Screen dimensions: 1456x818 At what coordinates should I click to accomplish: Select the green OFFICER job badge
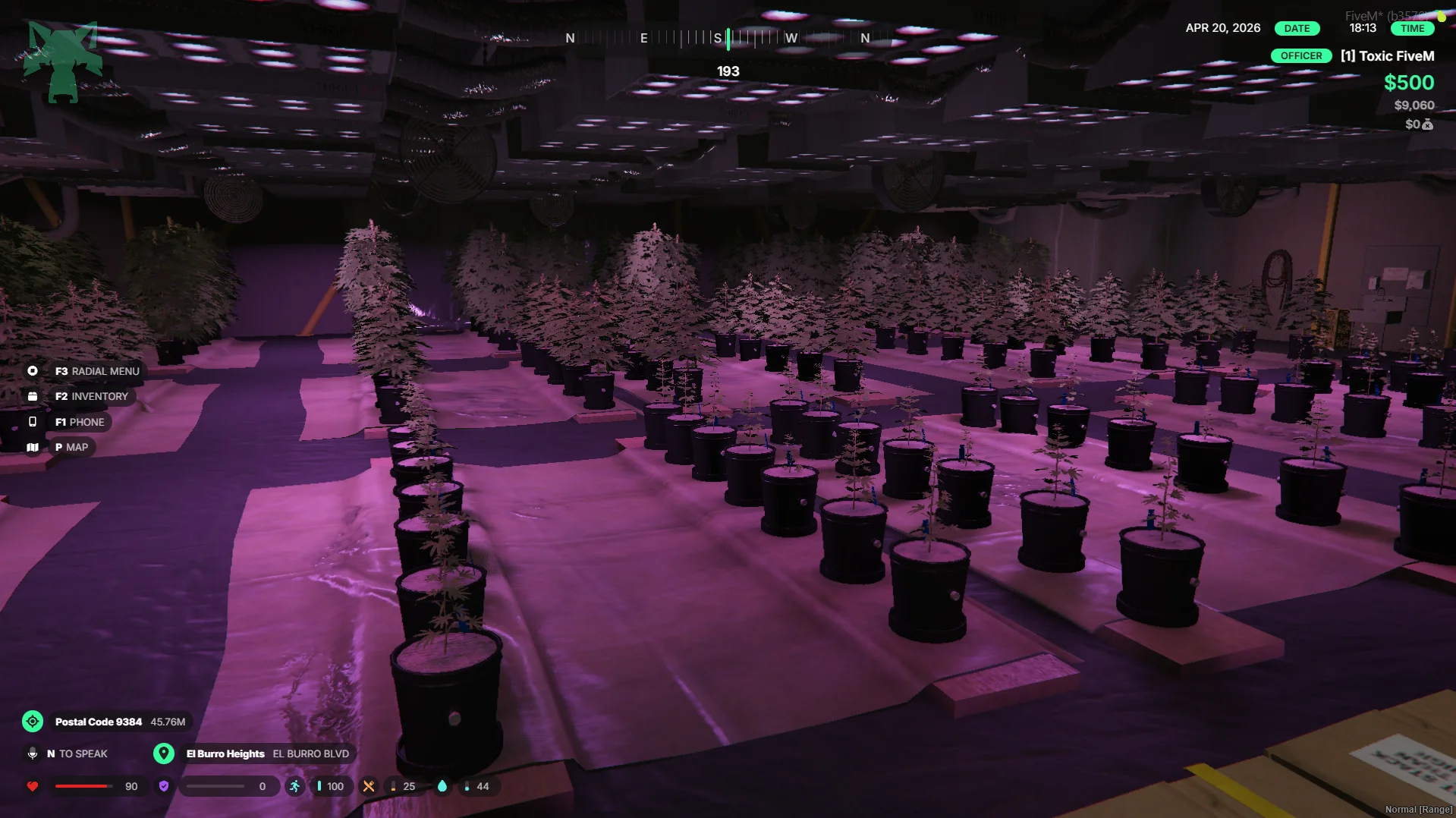[1300, 56]
